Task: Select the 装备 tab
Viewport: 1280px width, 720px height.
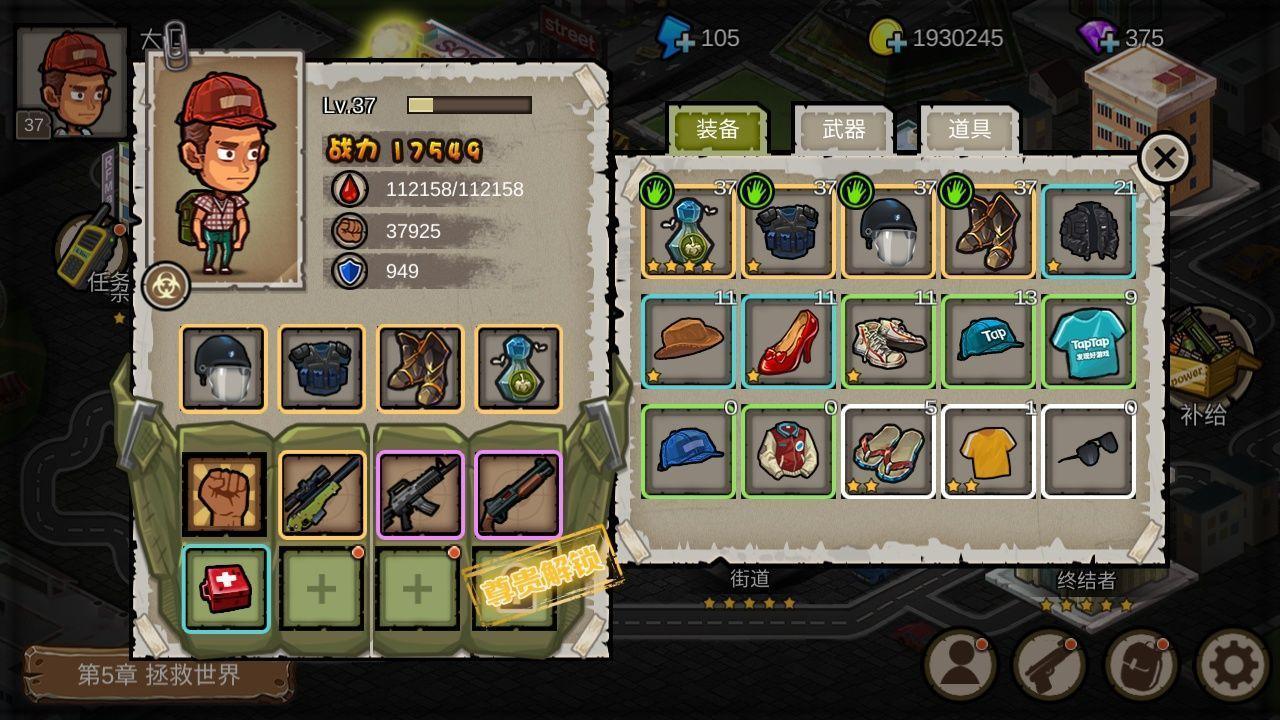Action: 718,130
